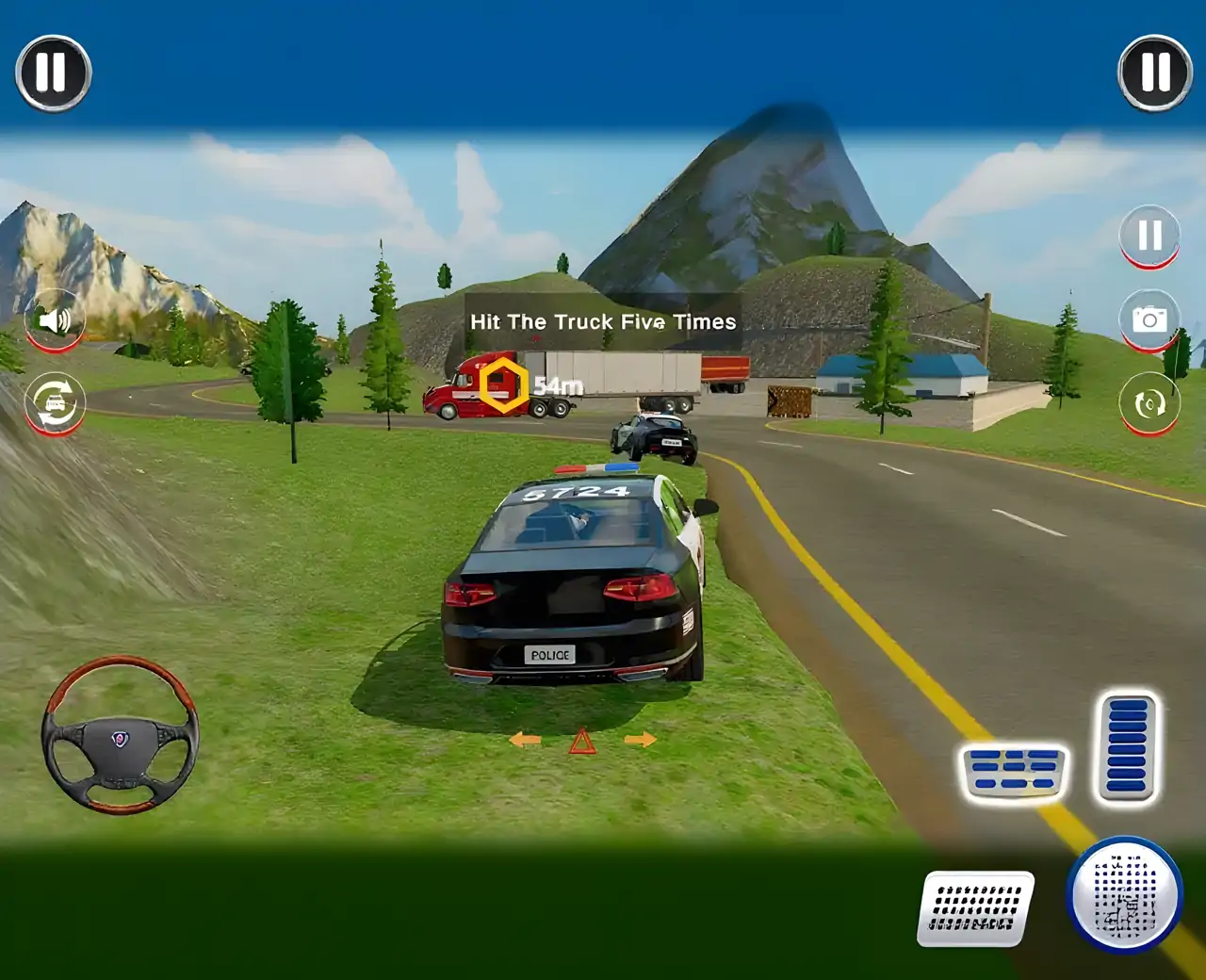Turn on the hazard triangle lights
This screenshot has width=1206, height=980.
(582, 742)
